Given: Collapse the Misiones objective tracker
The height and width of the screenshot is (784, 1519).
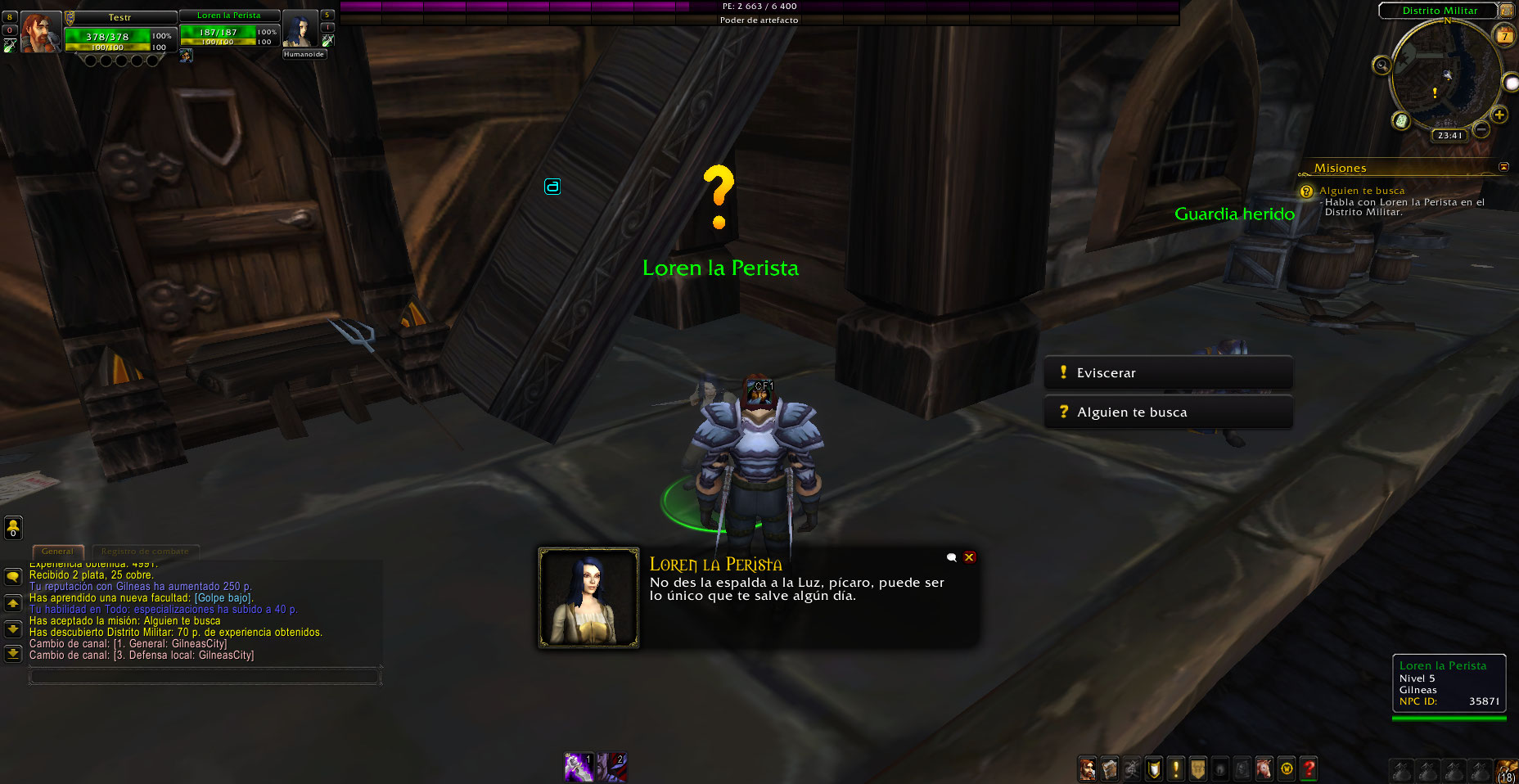Looking at the screenshot, I should point(1503,167).
